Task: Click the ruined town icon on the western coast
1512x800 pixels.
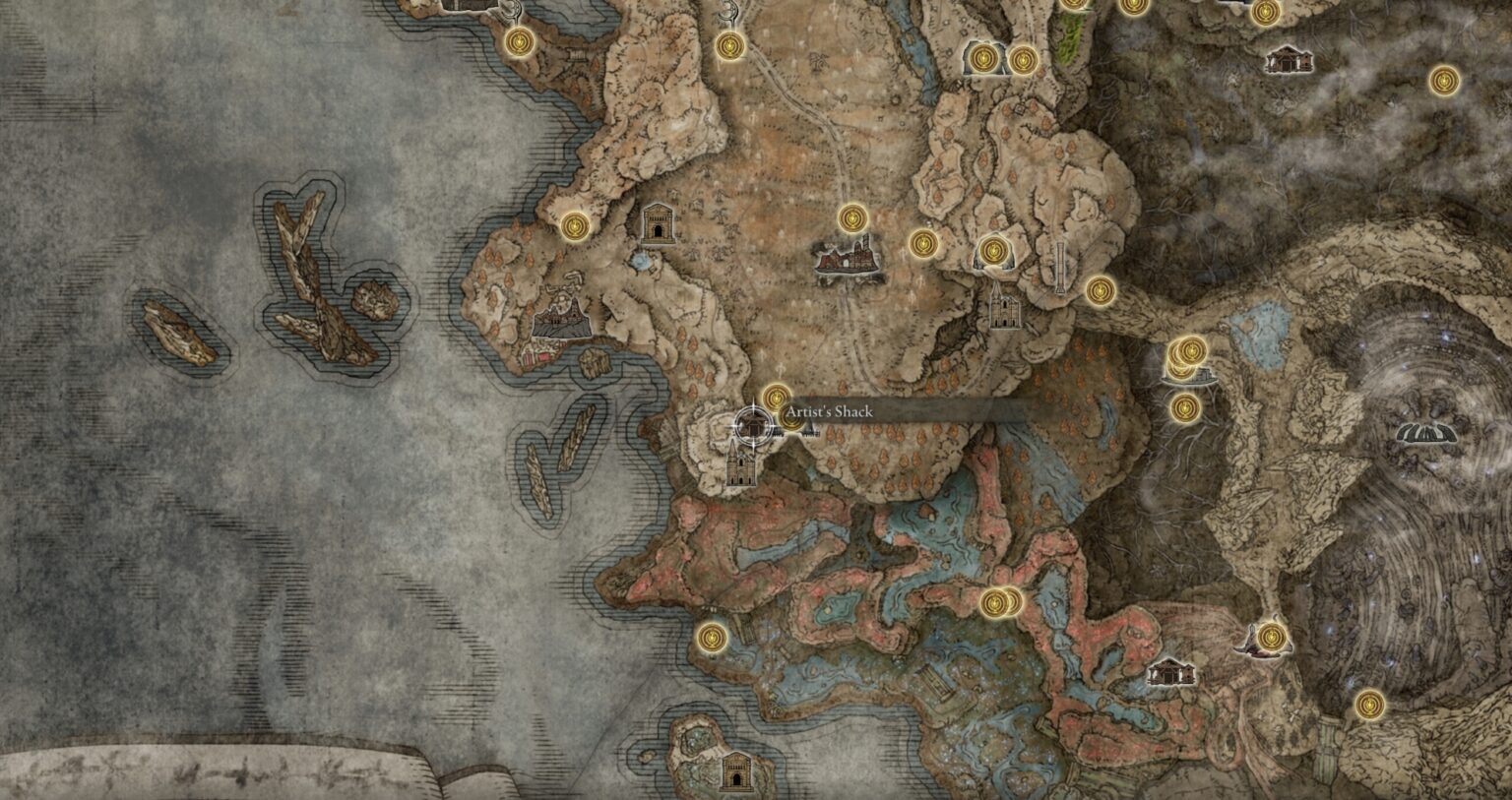Action: [x=561, y=322]
